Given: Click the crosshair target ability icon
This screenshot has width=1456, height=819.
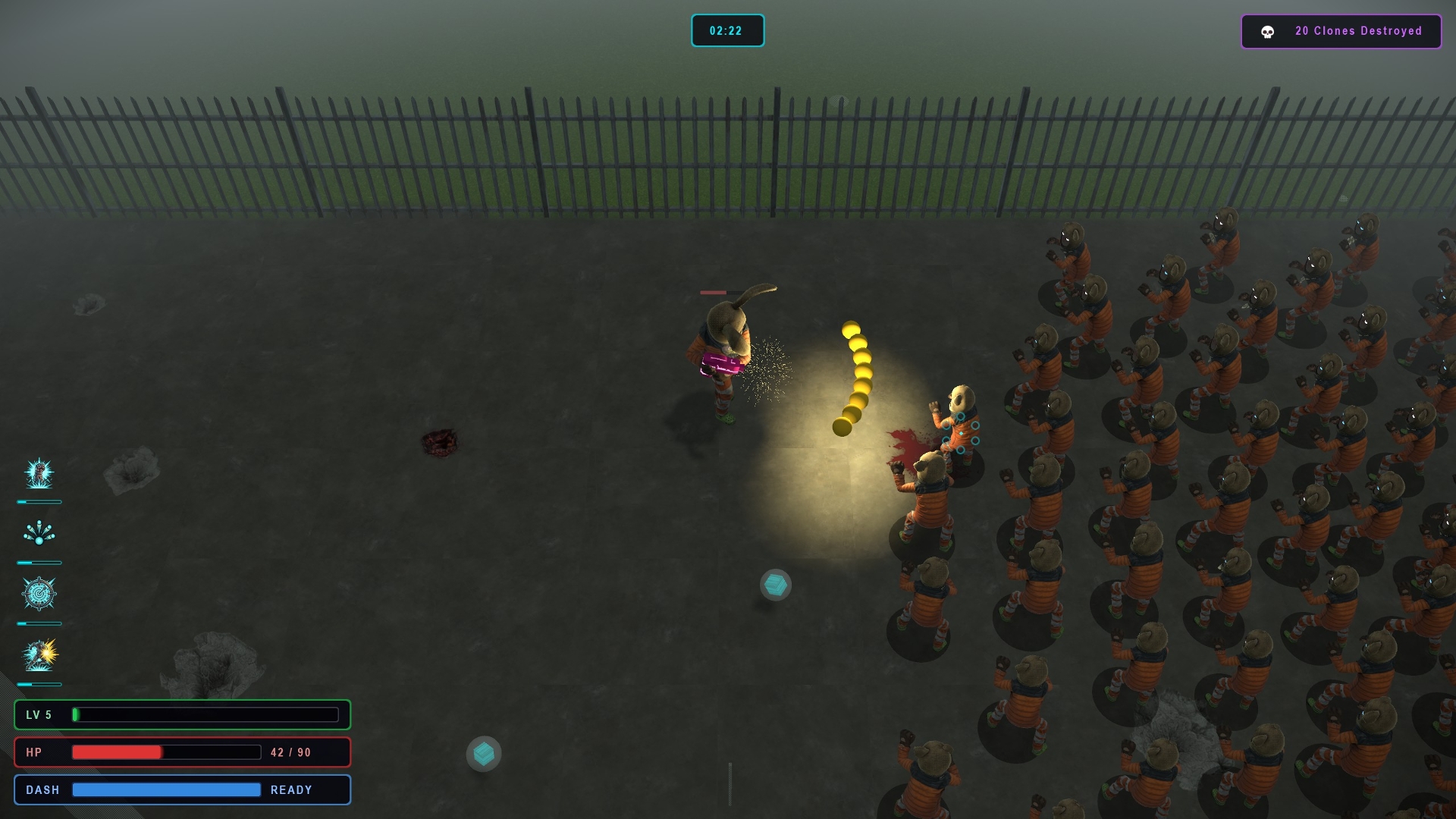Looking at the screenshot, I should pyautogui.click(x=39, y=594).
